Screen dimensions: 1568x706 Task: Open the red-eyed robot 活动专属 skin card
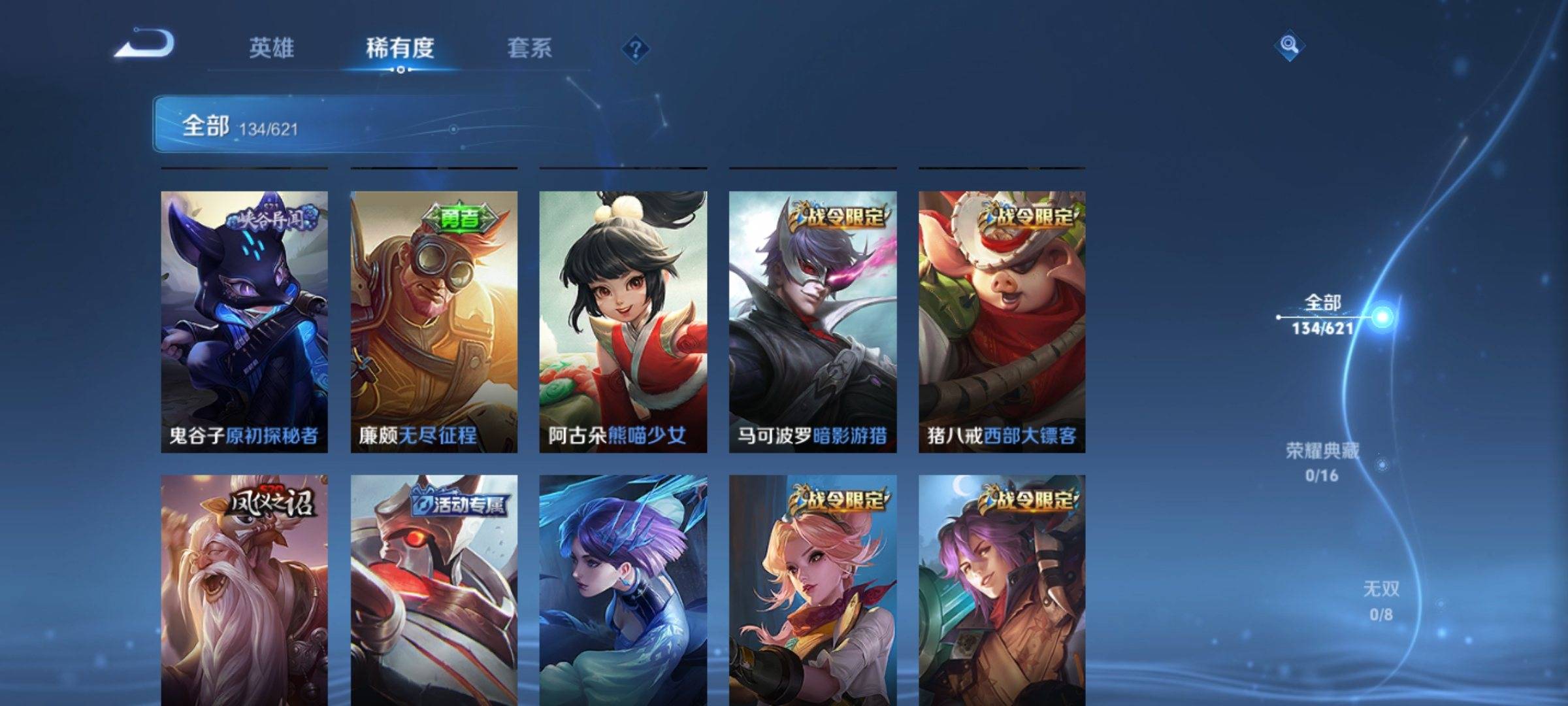coord(434,590)
